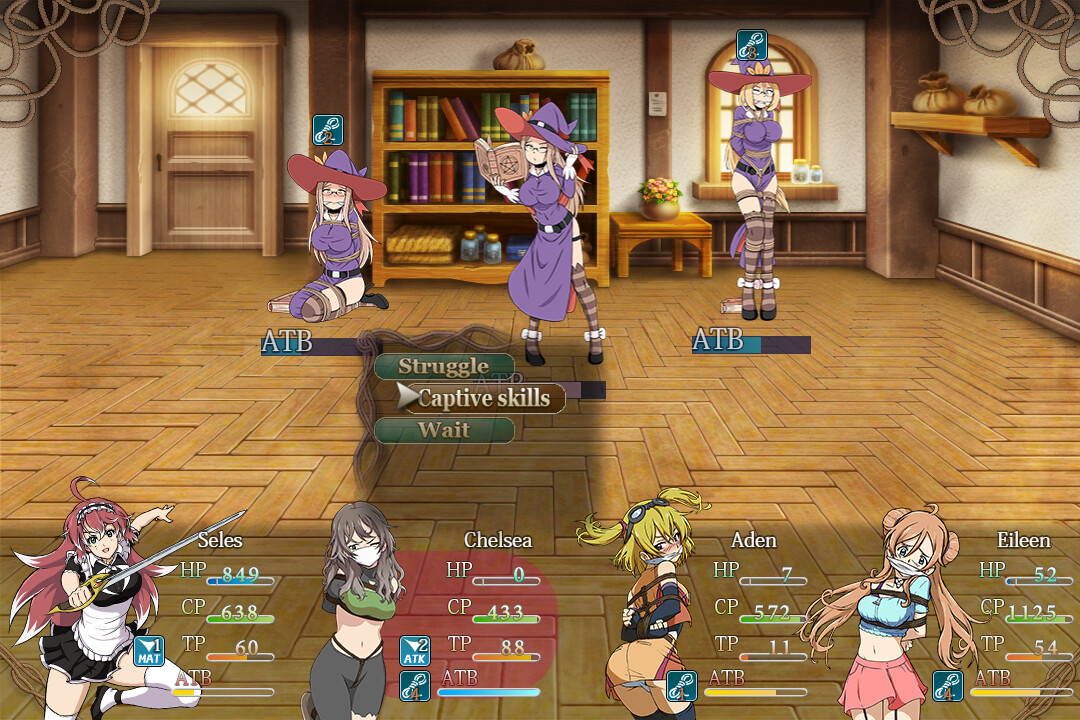Click Seles's MAT buff icon
This screenshot has height=720, width=1080.
pyautogui.click(x=148, y=651)
